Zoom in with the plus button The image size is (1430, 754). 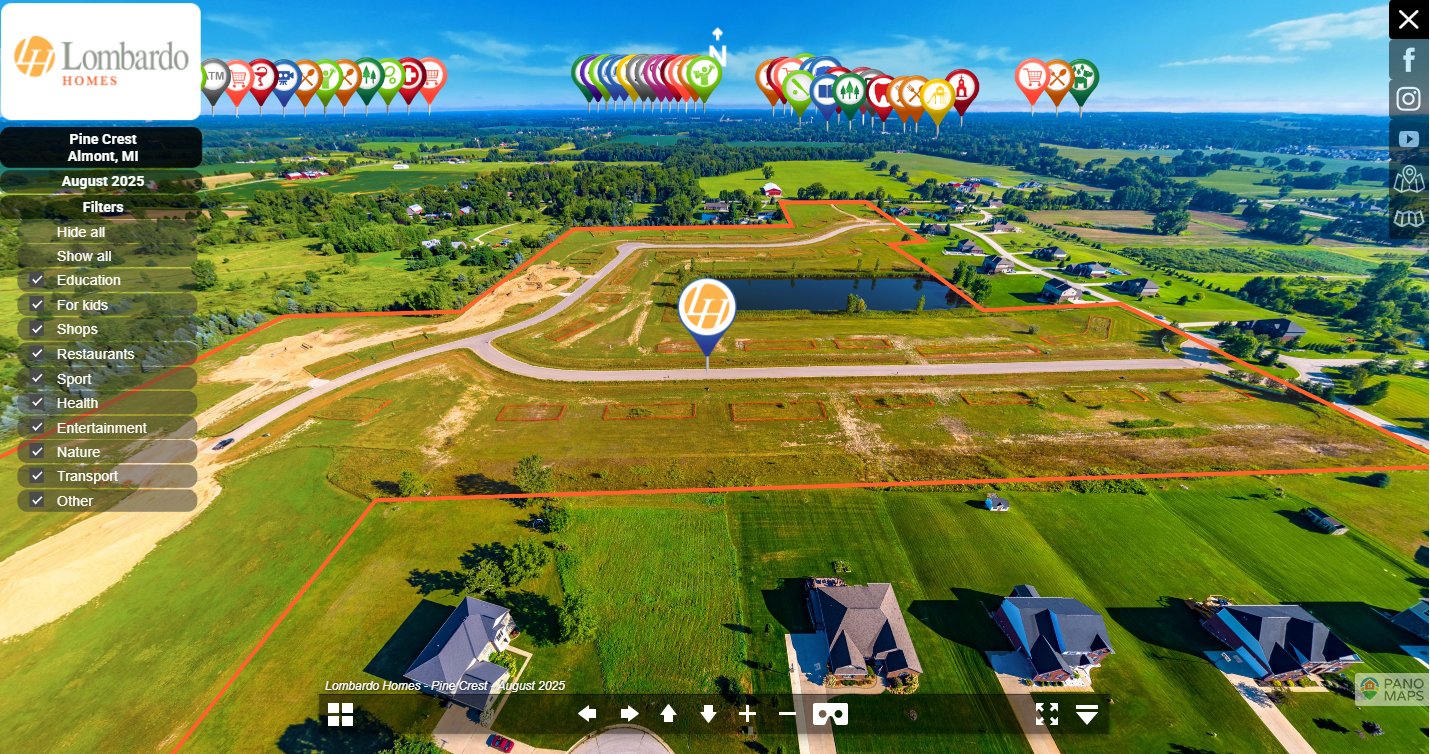pos(748,714)
